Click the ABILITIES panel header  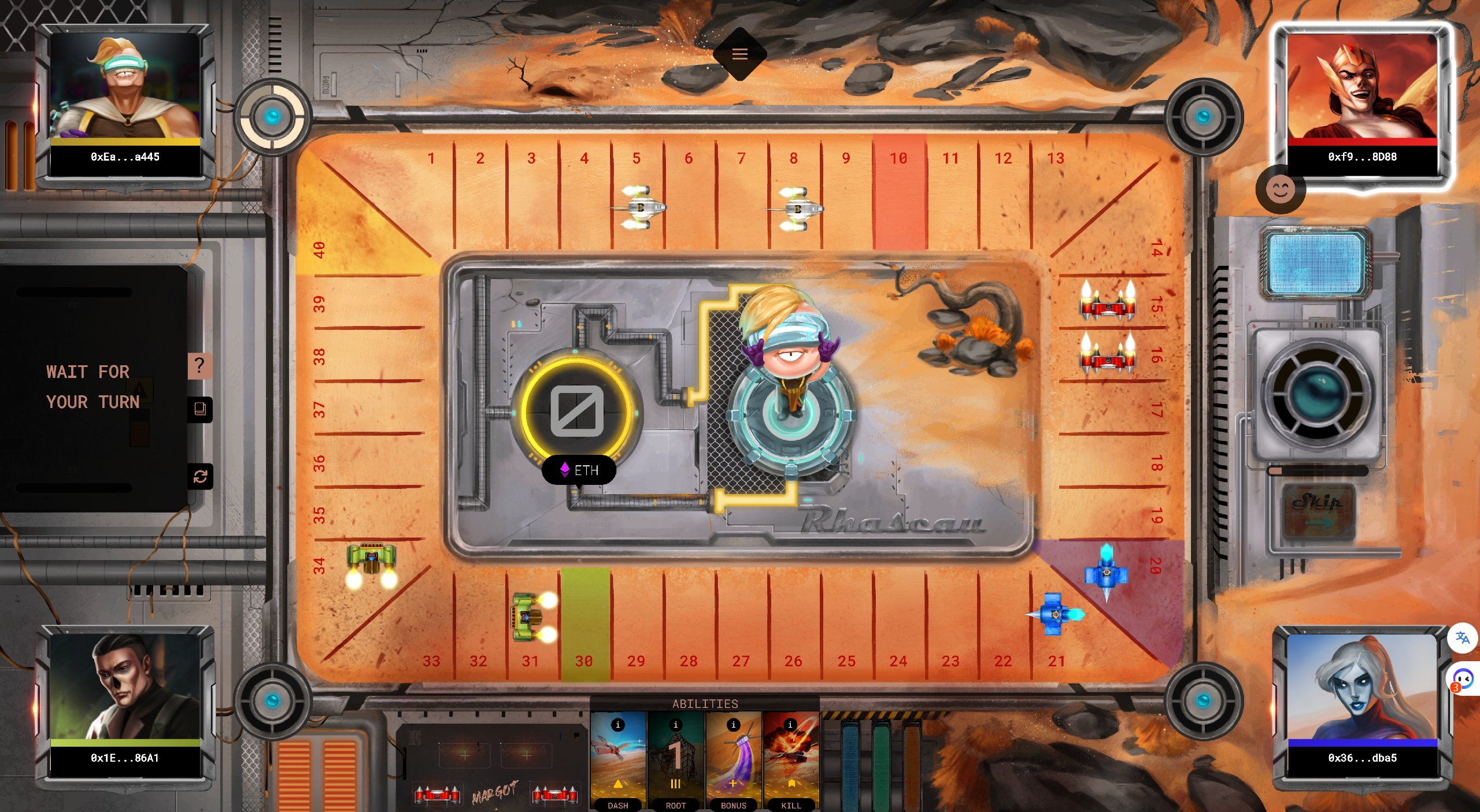pos(705,704)
